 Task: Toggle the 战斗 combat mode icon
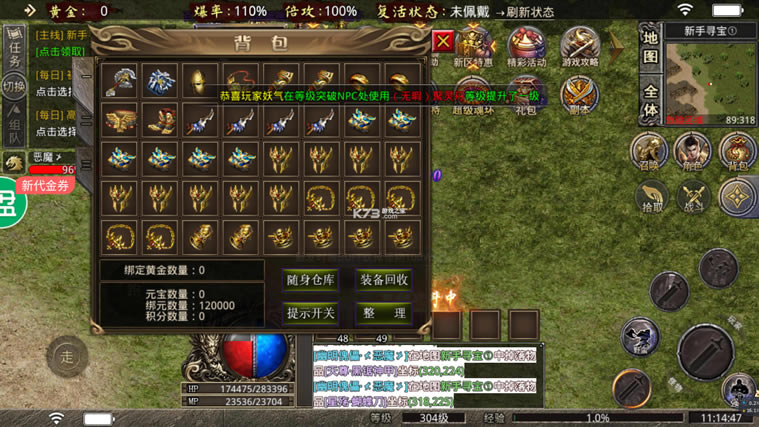pos(692,196)
